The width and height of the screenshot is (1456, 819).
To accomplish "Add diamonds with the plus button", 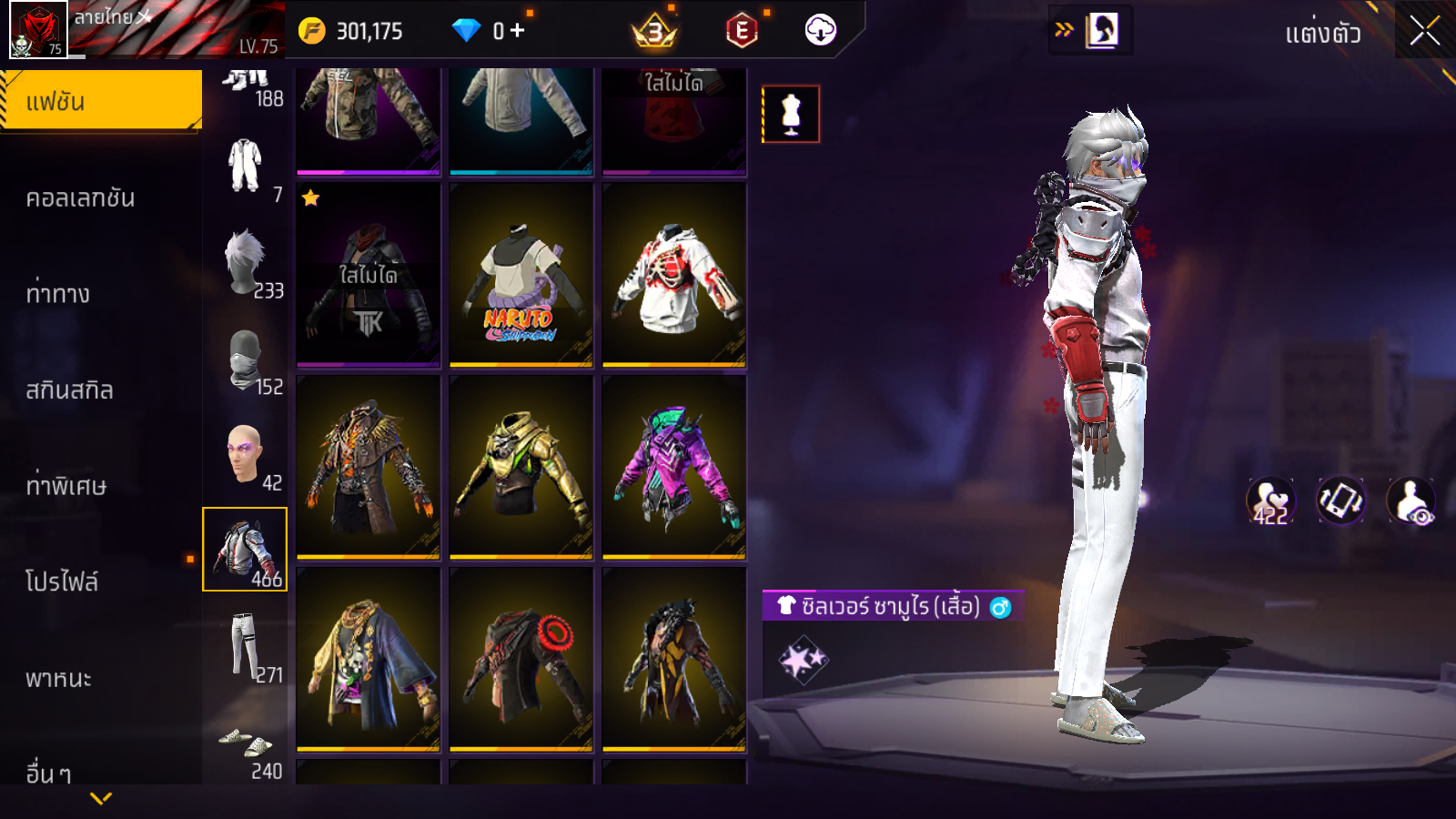I will point(518,31).
